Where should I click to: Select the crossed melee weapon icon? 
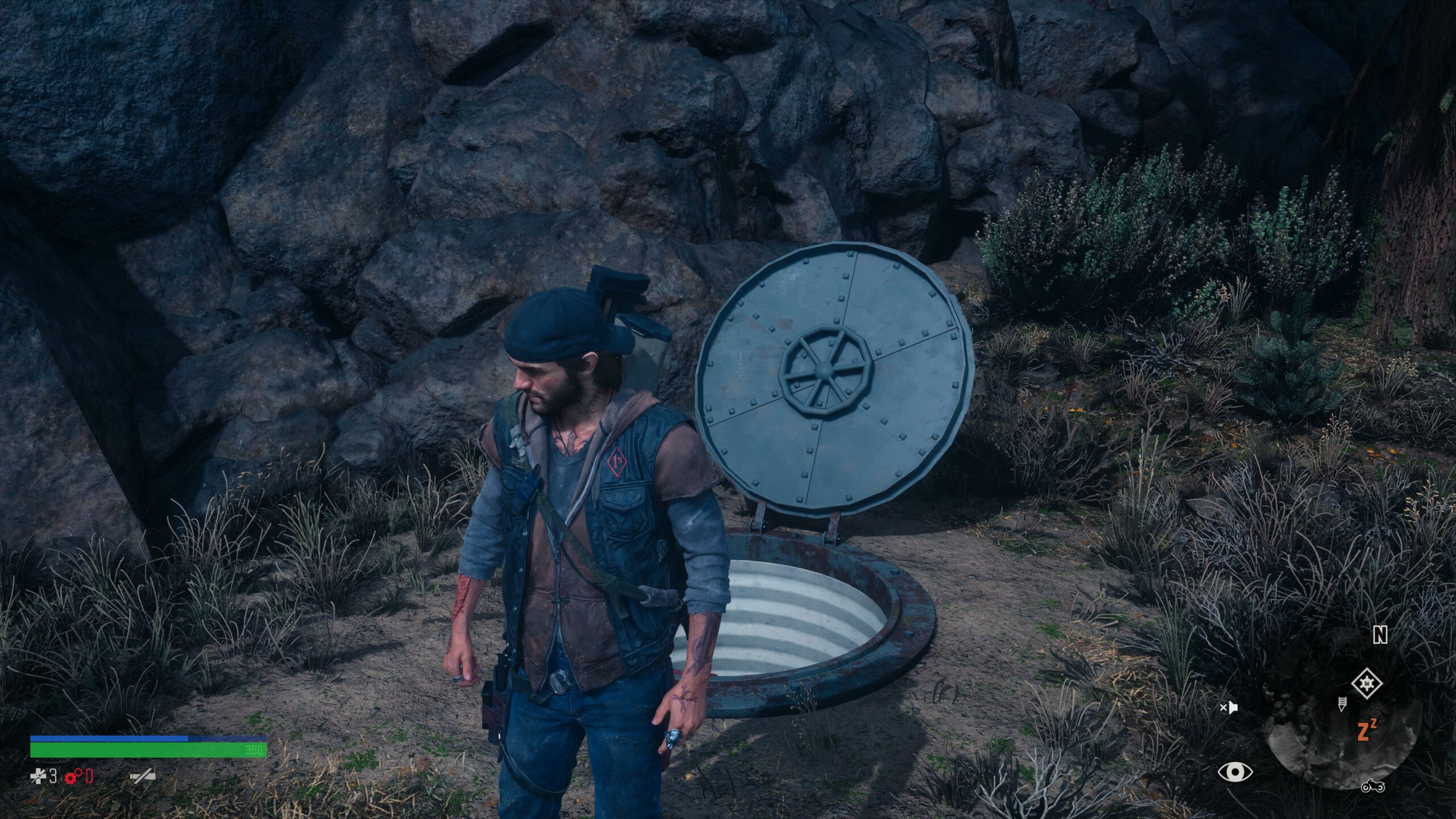point(142,776)
